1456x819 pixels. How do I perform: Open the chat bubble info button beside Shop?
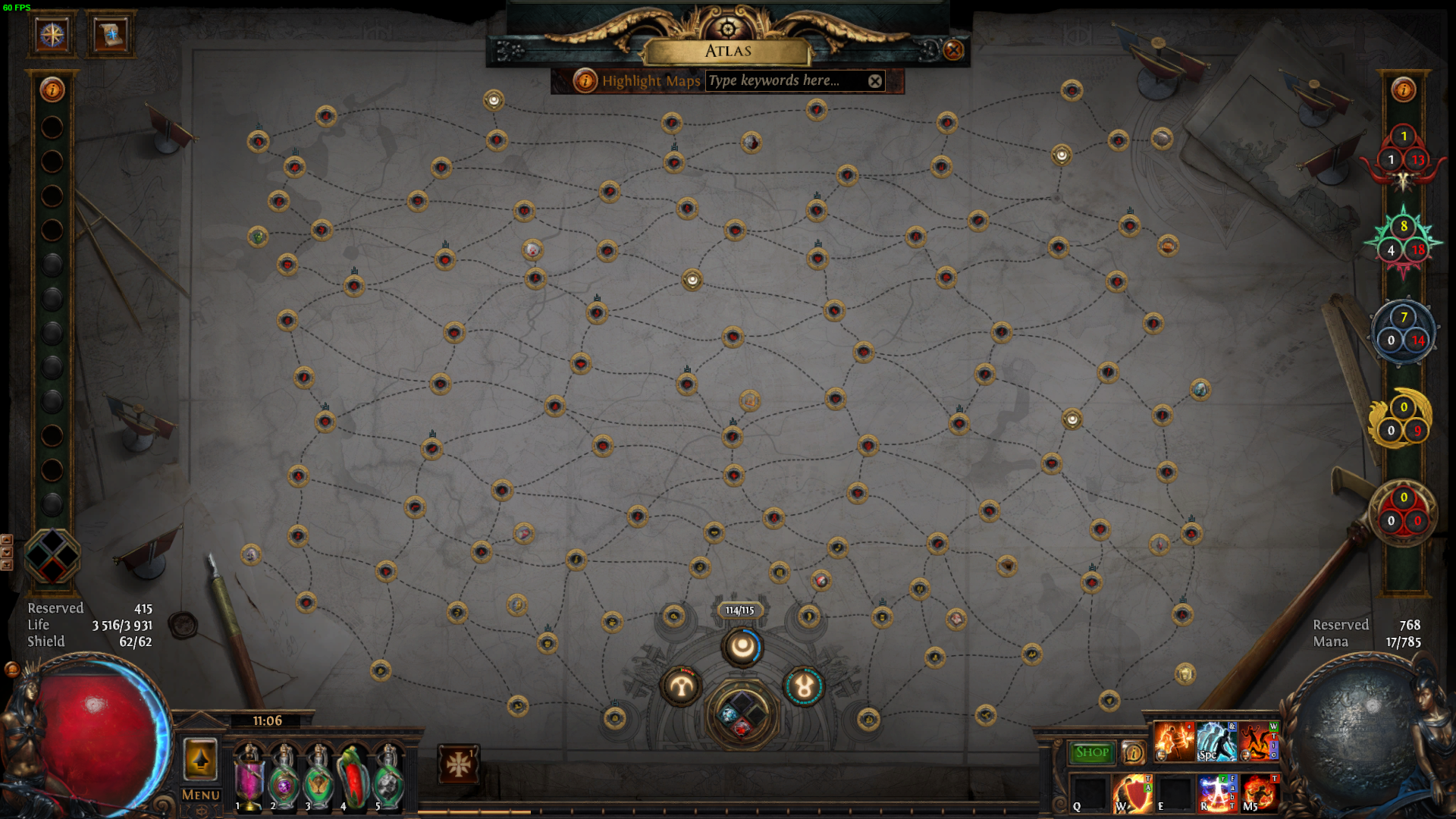click(1134, 752)
